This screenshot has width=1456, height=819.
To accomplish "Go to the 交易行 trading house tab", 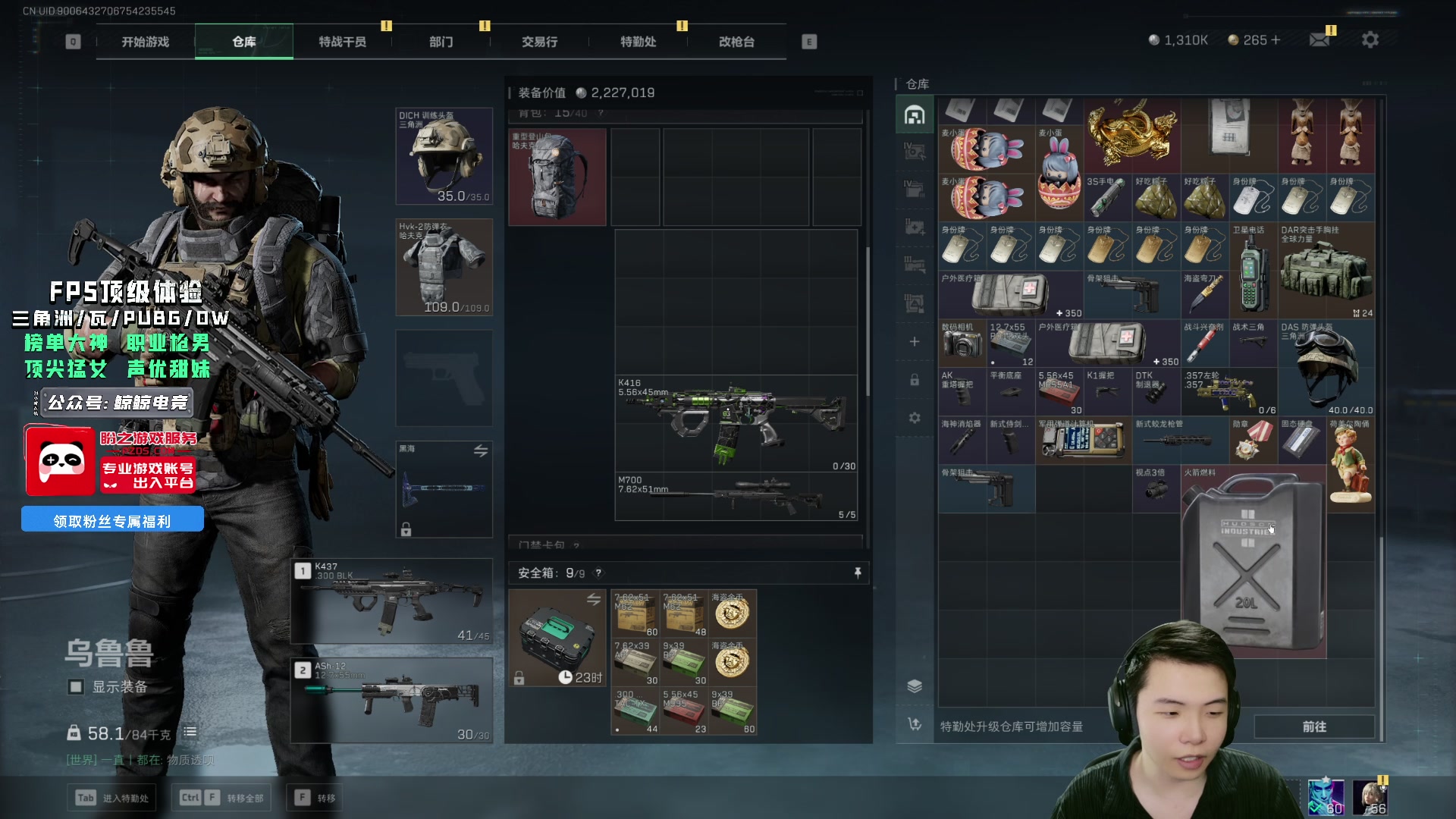I will coord(539,42).
